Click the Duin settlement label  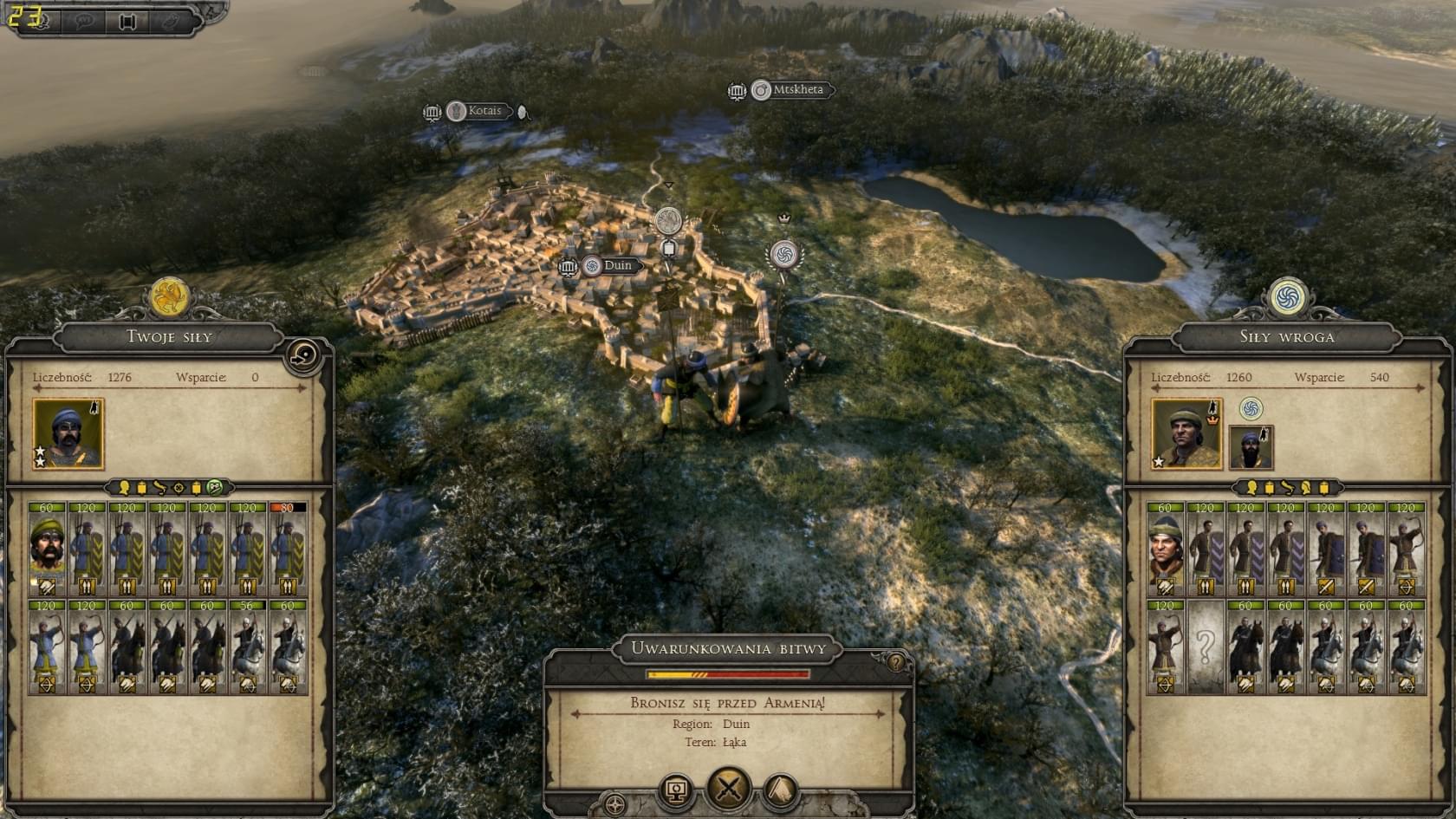(616, 265)
